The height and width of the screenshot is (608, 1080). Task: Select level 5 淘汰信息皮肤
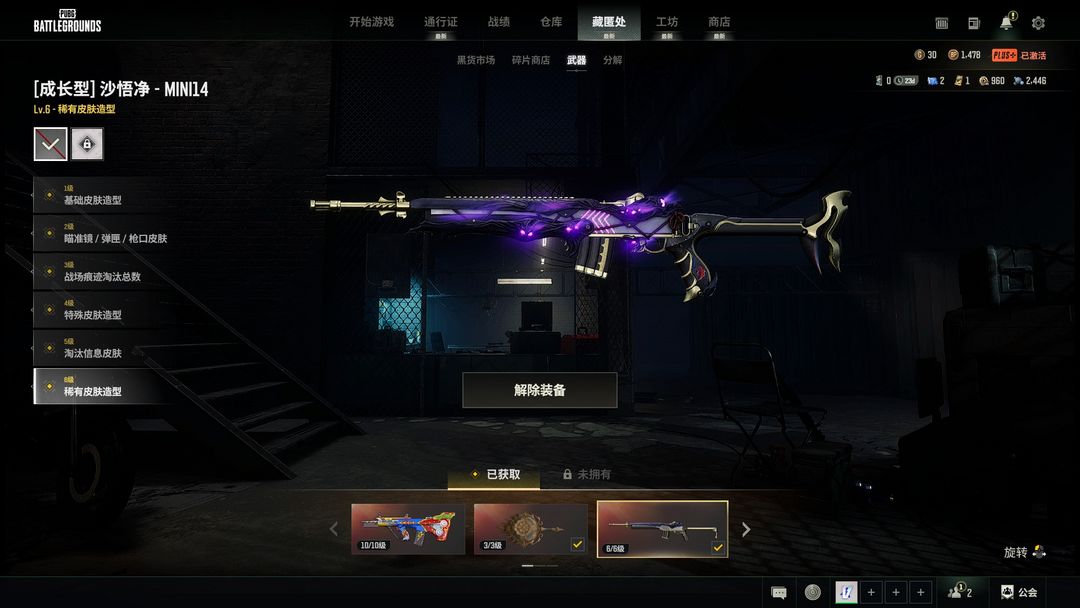[98, 348]
